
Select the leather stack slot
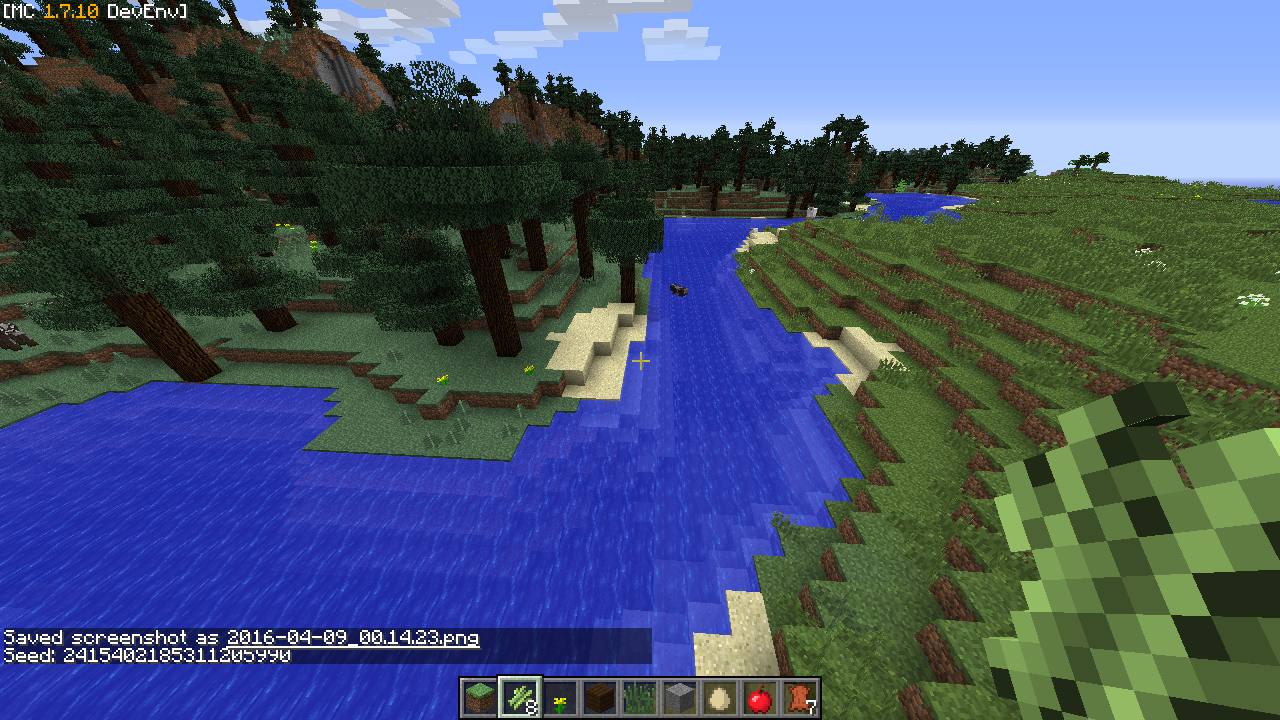[x=800, y=698]
